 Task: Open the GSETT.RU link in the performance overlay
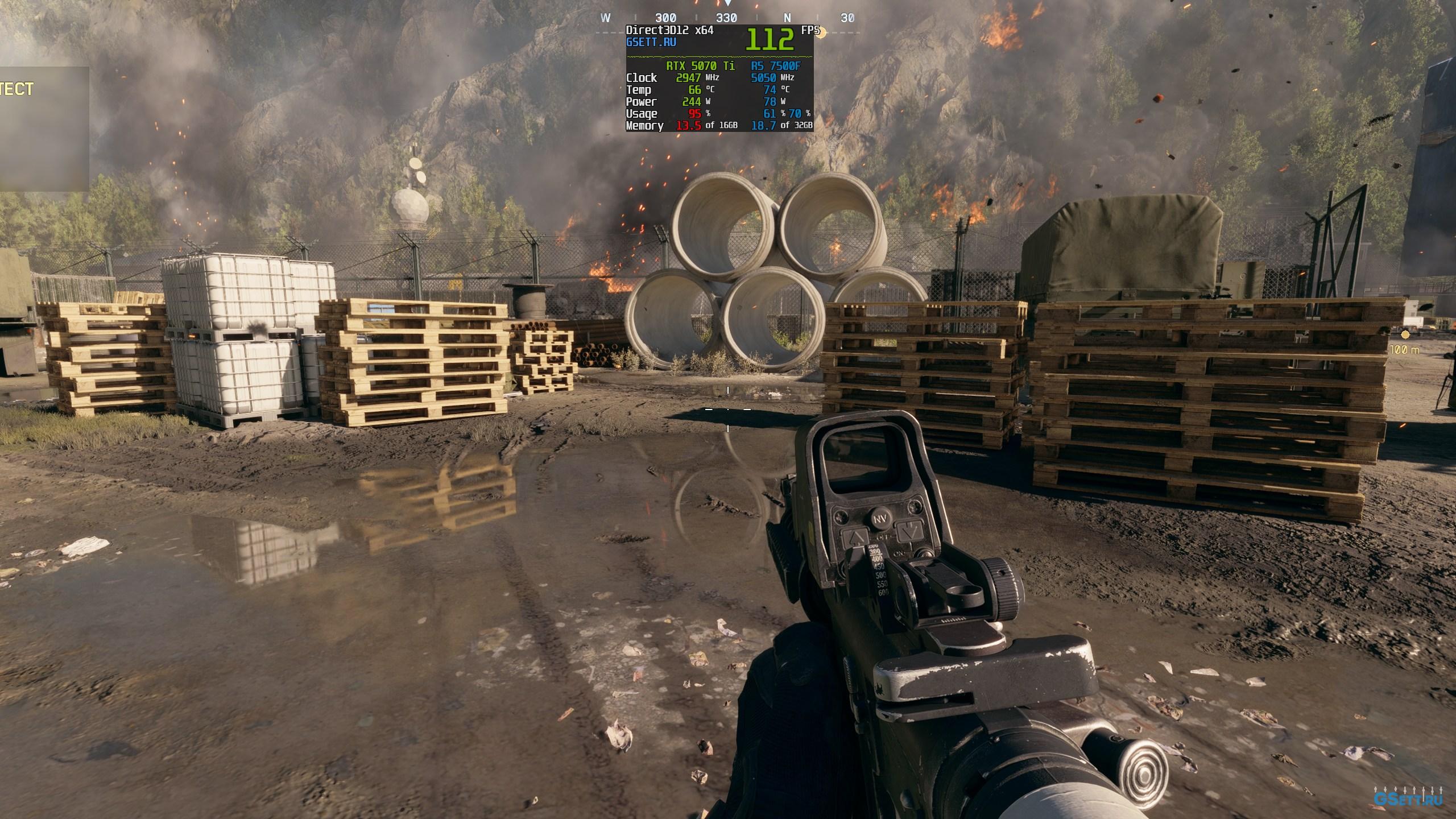tap(651, 42)
